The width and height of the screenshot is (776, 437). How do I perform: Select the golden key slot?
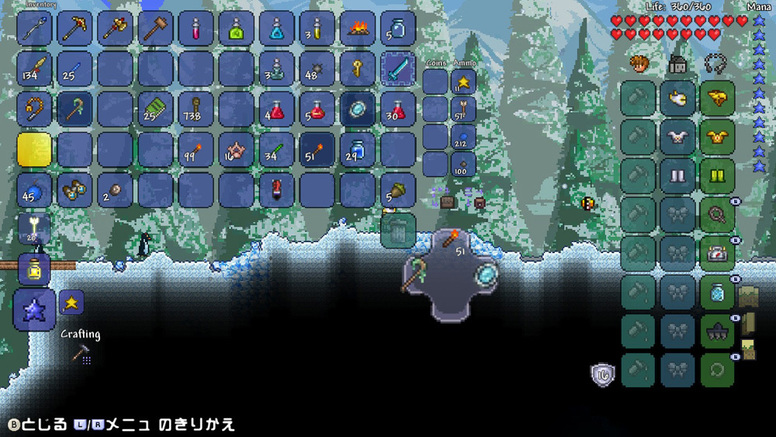357,68
